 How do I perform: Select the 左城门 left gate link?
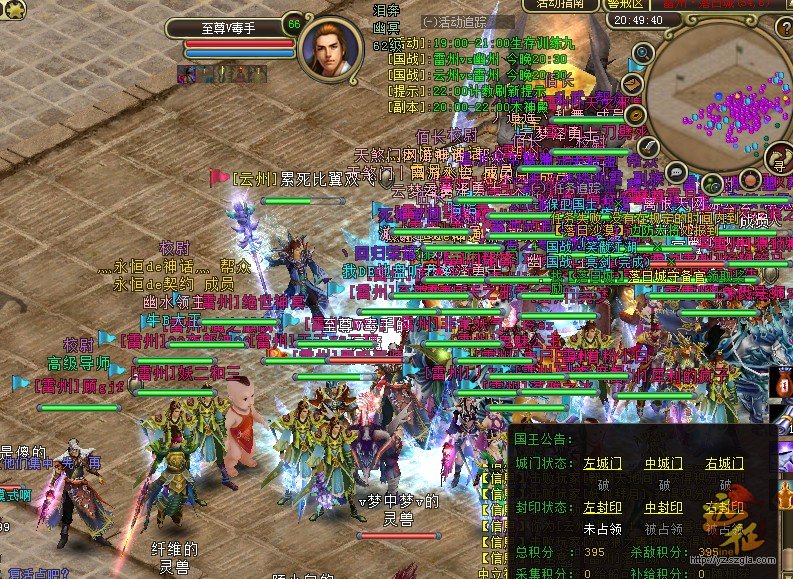click(603, 464)
